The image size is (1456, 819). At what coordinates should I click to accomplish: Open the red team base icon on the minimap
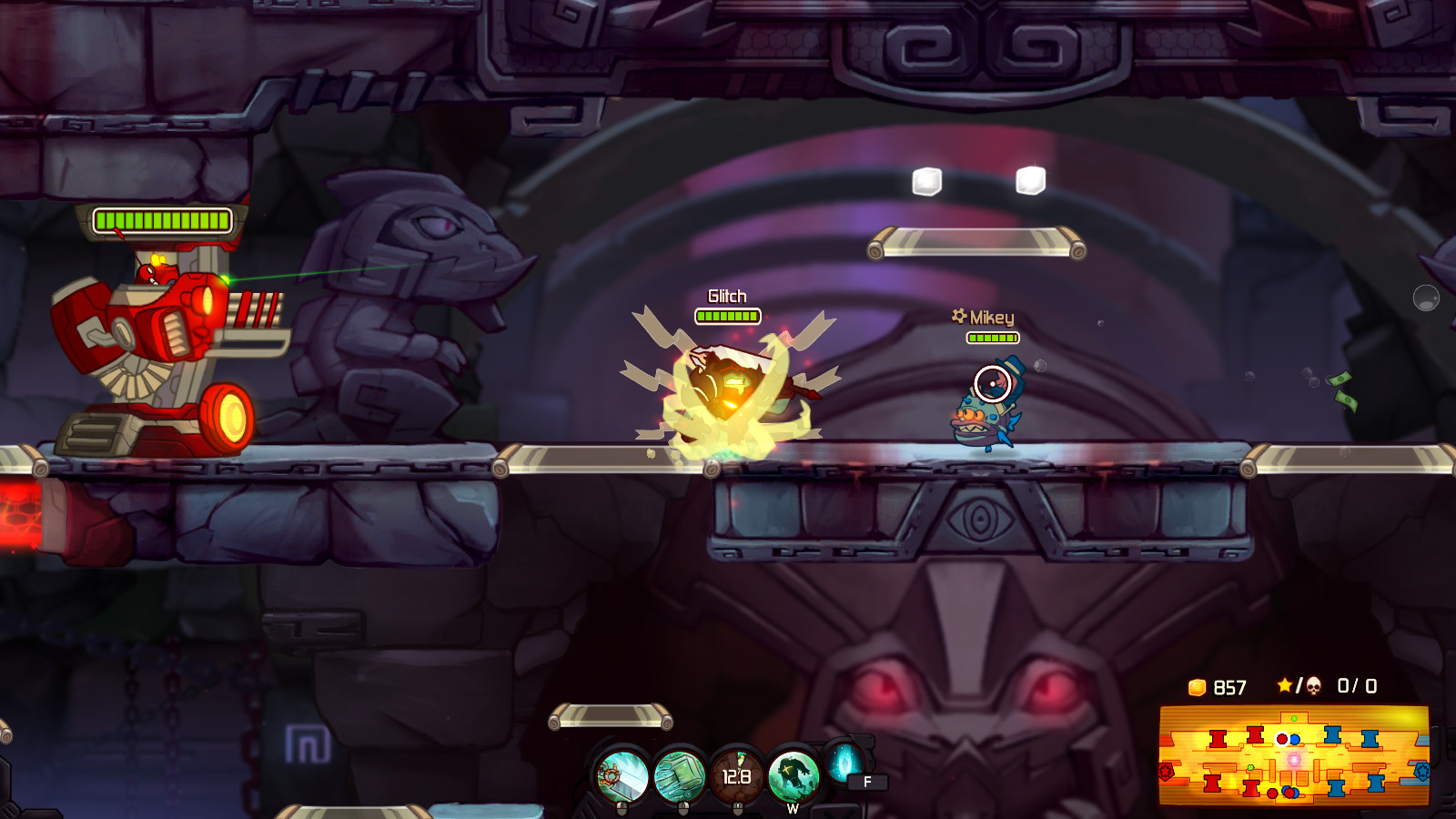(x=1166, y=771)
